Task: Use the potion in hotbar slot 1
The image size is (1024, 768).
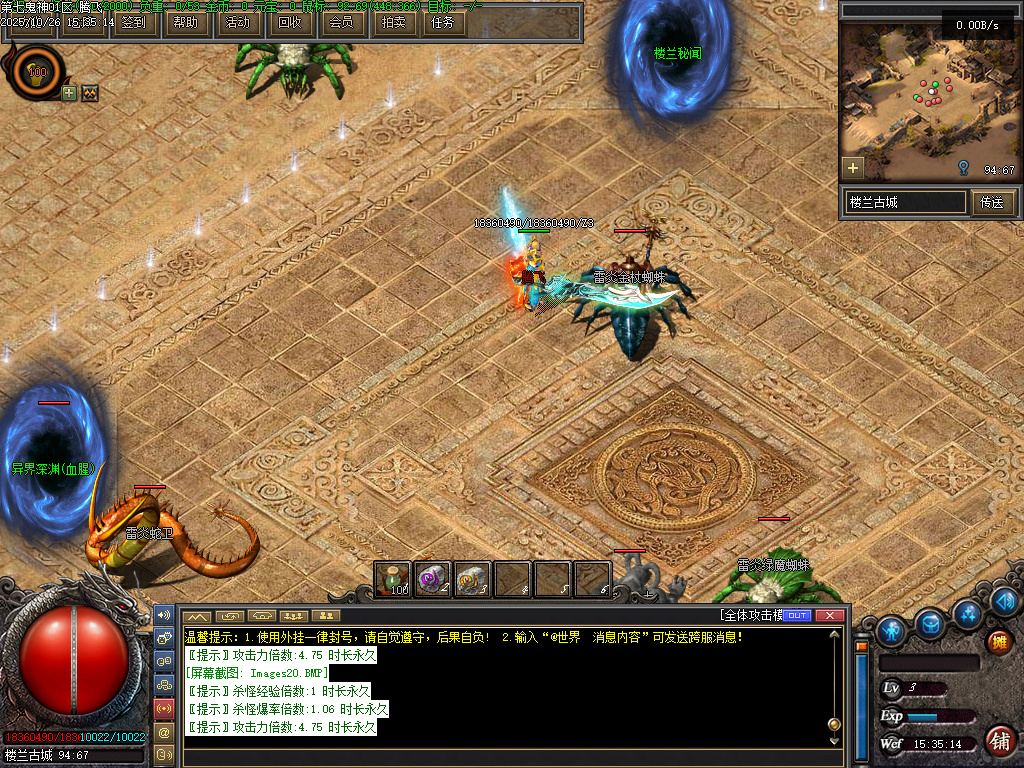Action: click(x=393, y=579)
